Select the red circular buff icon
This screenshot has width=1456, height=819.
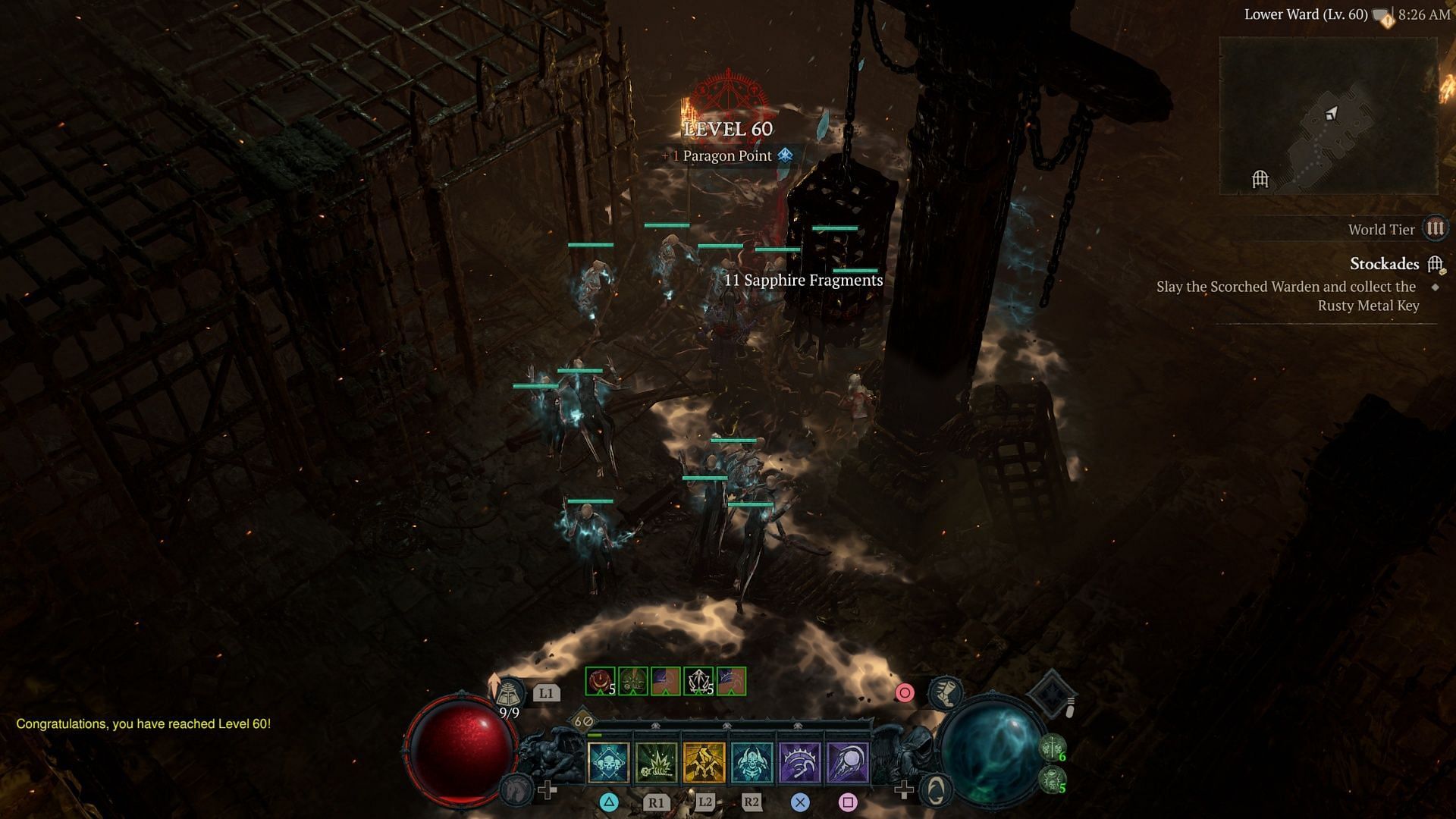pos(600,681)
